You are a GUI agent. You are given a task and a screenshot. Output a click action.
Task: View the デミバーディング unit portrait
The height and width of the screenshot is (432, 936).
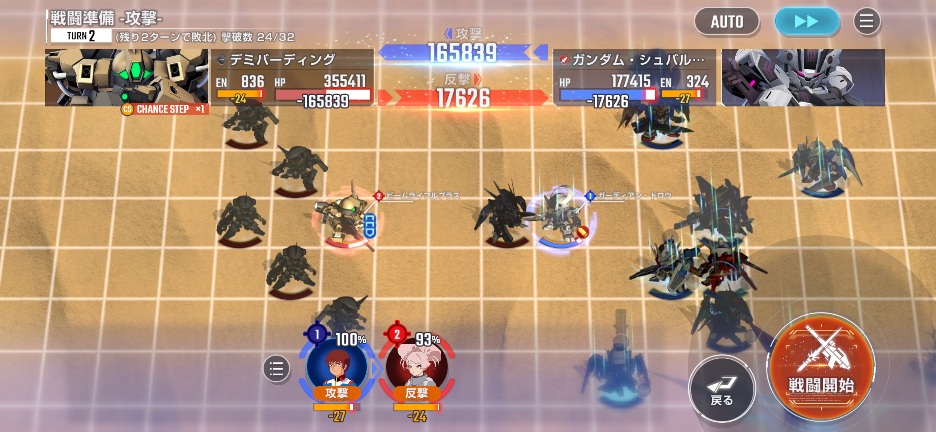click(126, 77)
